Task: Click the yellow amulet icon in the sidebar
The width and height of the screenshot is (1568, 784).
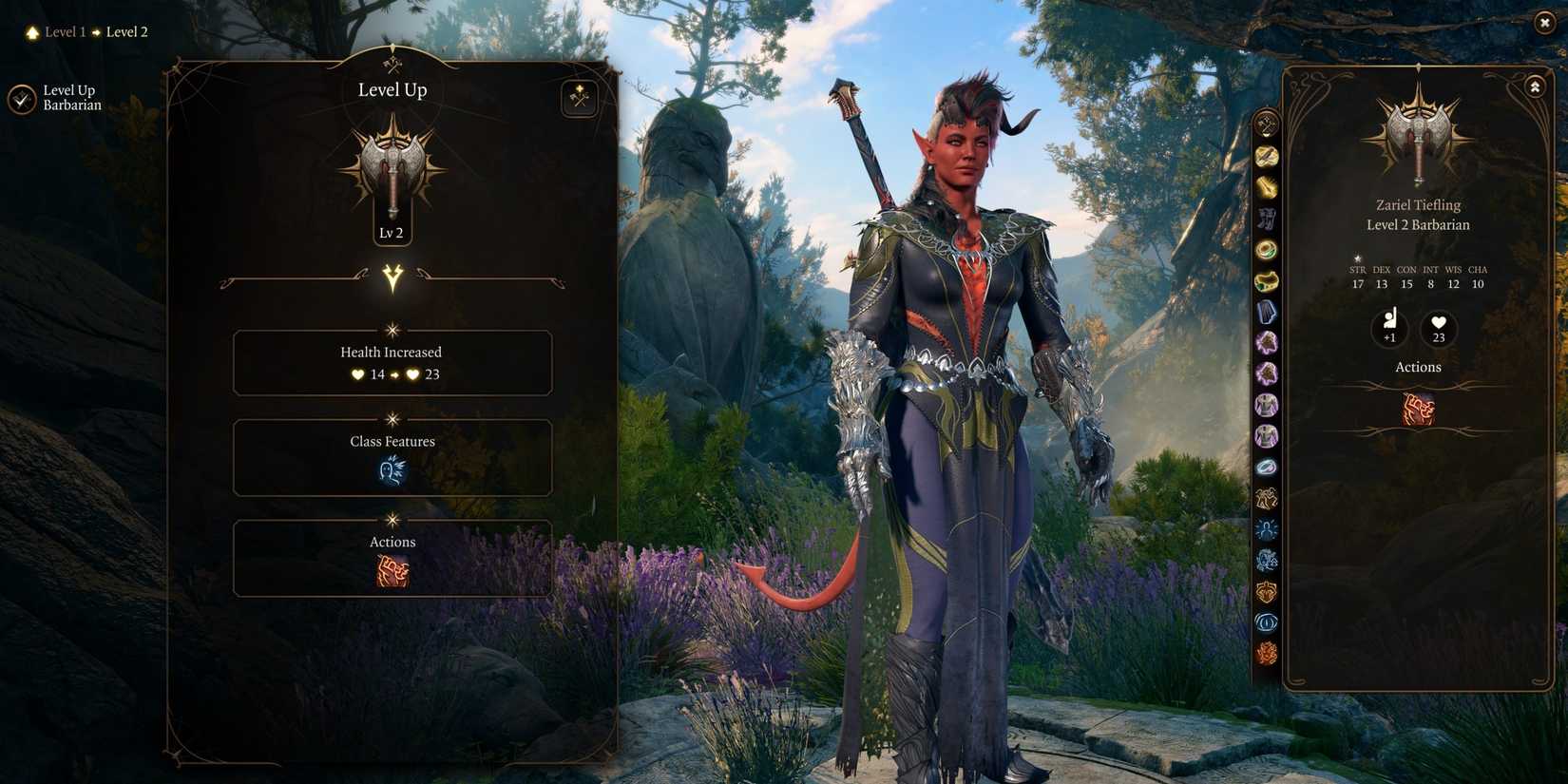Action: pyautogui.click(x=1267, y=278)
